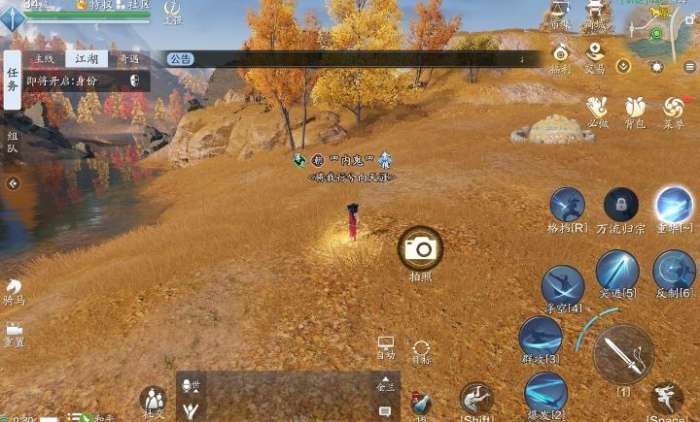Activate the 格挡 block skill

click(567, 205)
